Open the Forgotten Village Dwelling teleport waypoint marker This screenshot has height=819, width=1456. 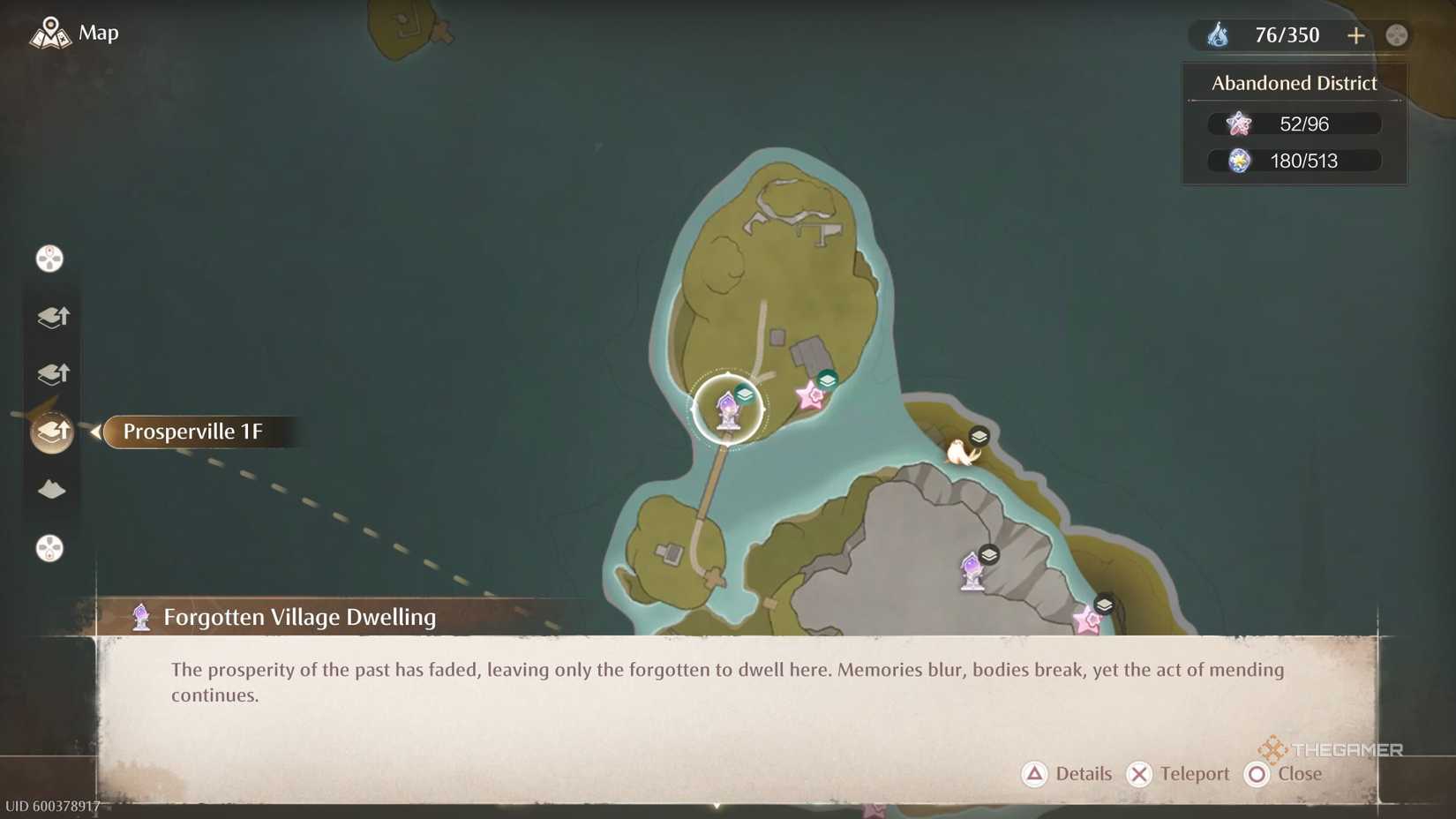tap(728, 408)
